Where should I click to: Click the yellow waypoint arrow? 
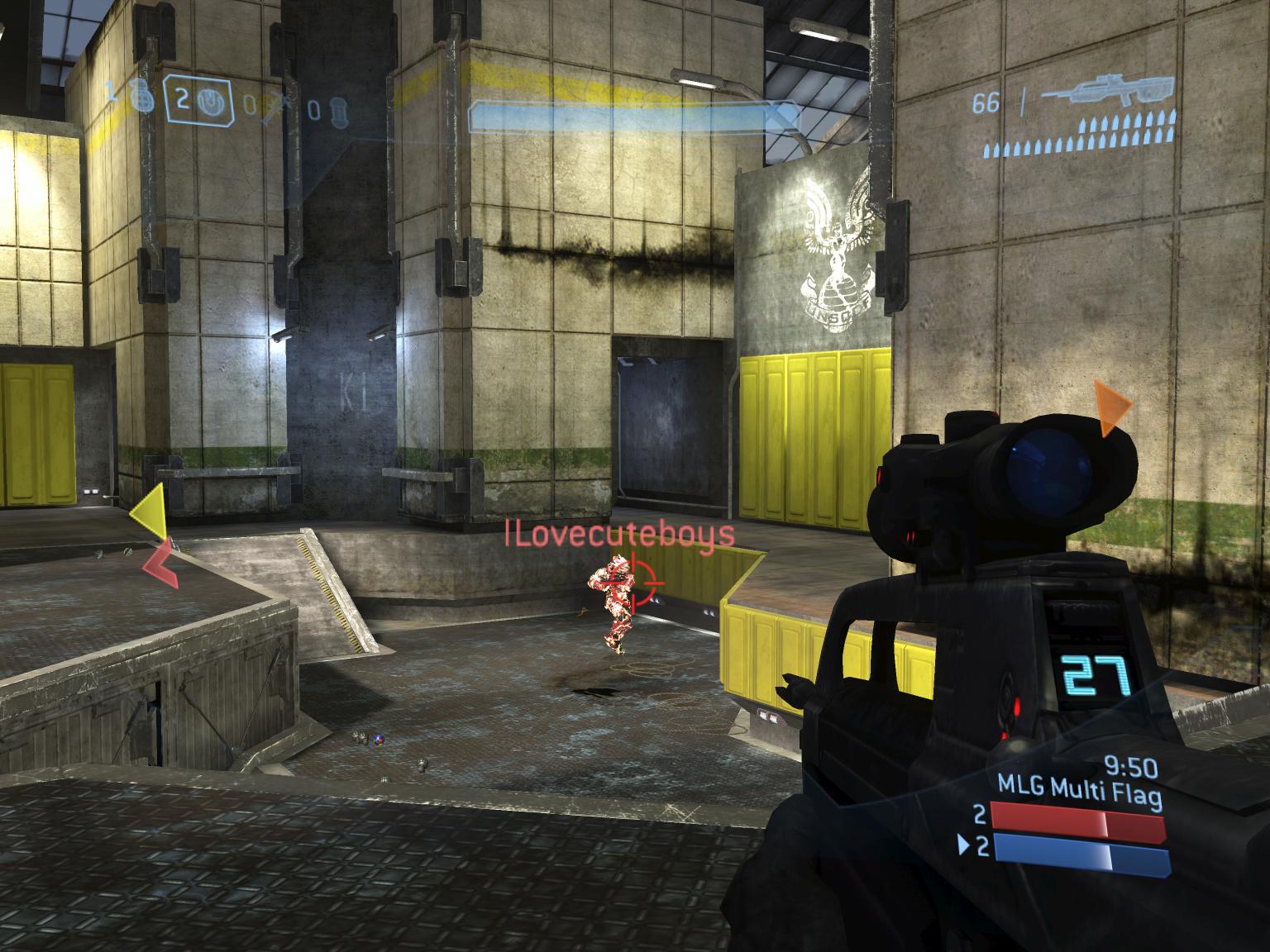pyautogui.click(x=150, y=512)
